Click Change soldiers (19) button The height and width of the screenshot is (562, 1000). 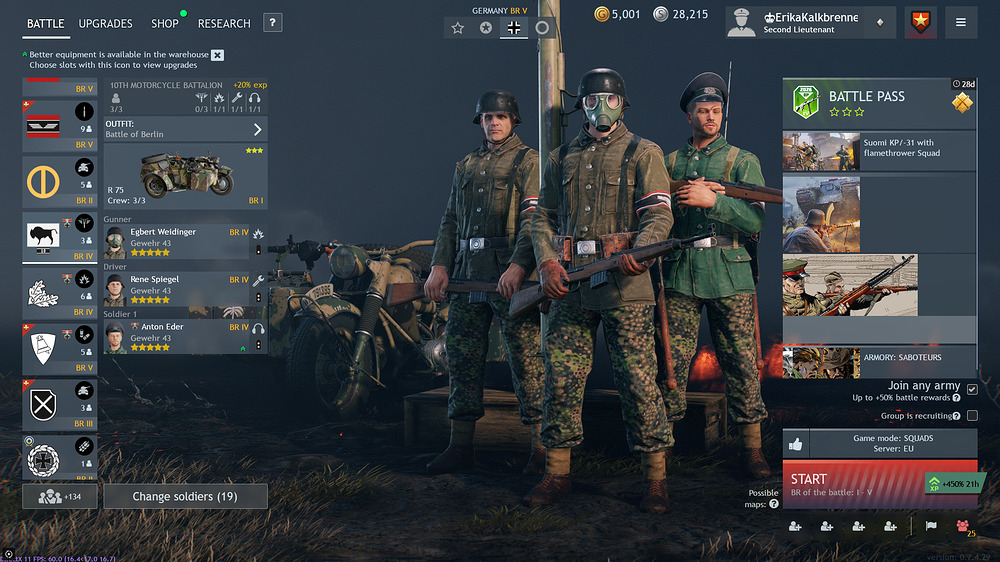click(x=185, y=497)
